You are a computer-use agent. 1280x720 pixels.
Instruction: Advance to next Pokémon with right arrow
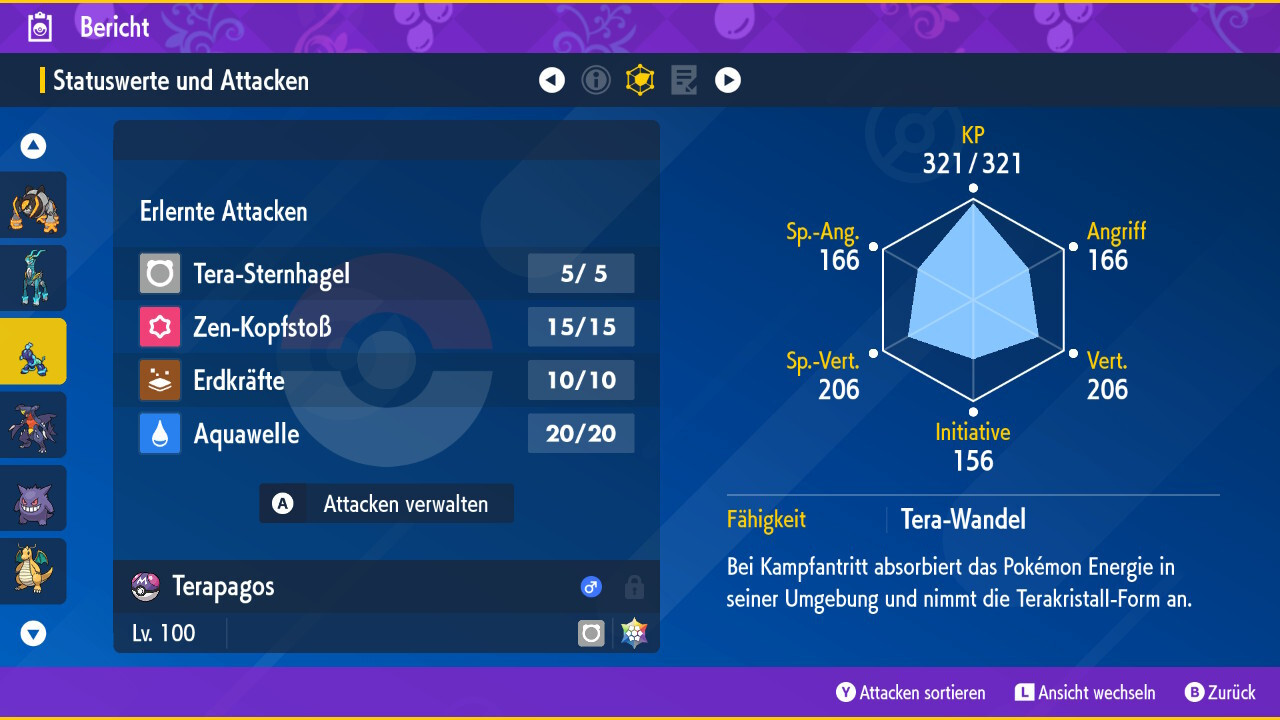[x=728, y=80]
